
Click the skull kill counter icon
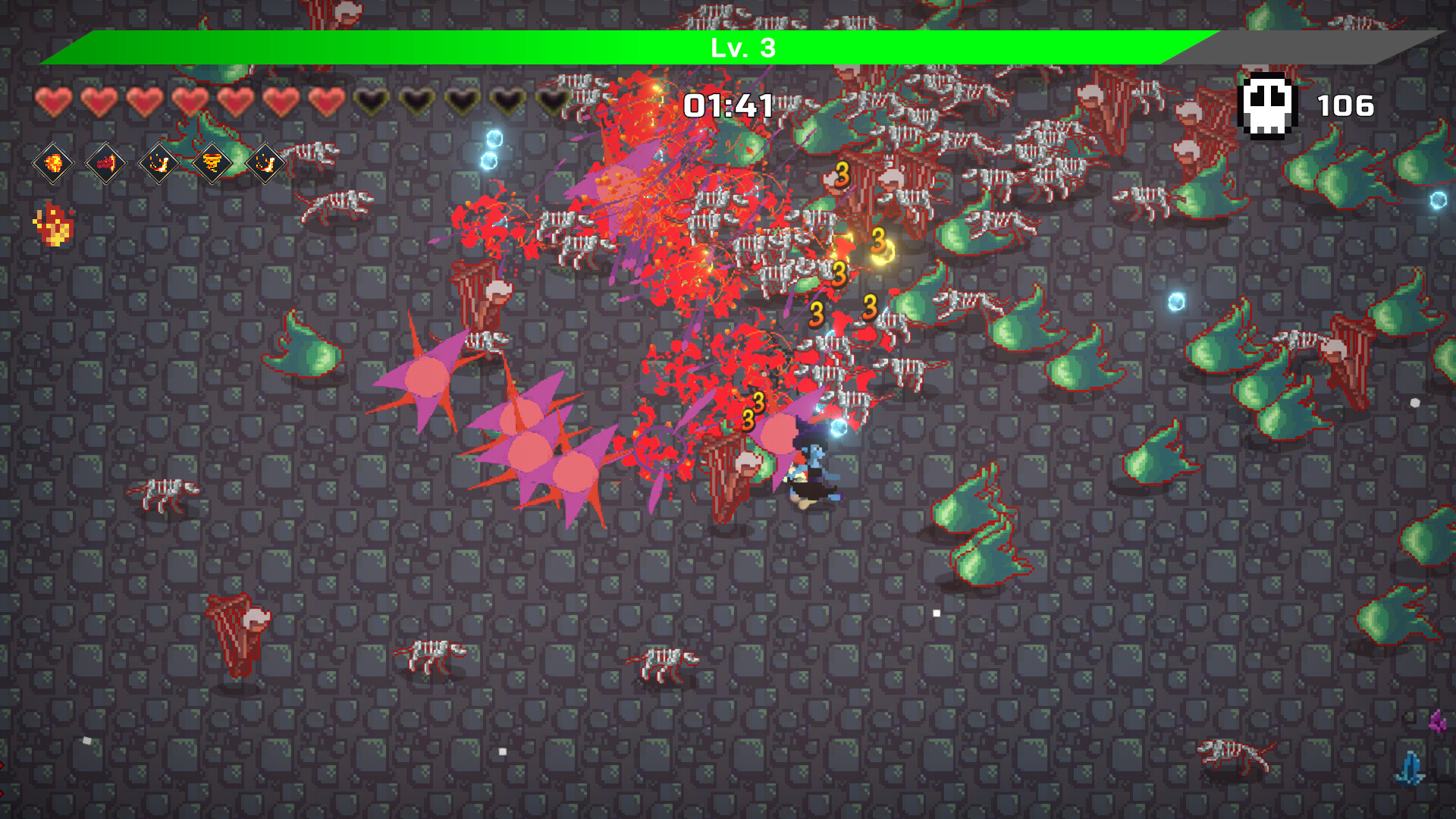point(1267,105)
